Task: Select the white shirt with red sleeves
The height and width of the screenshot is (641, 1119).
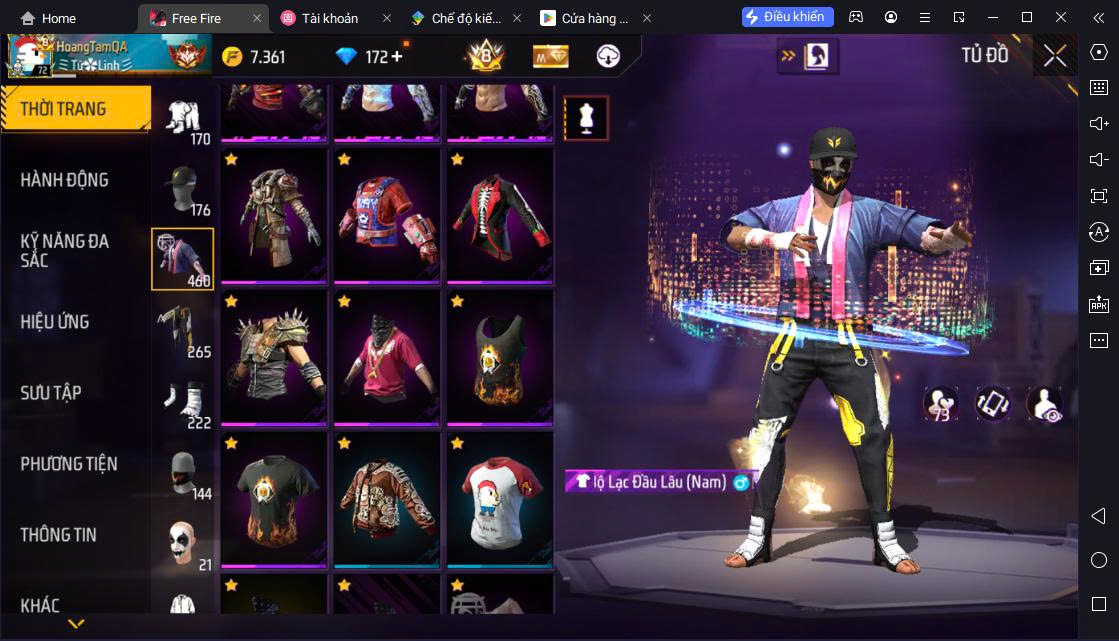Action: [x=500, y=498]
